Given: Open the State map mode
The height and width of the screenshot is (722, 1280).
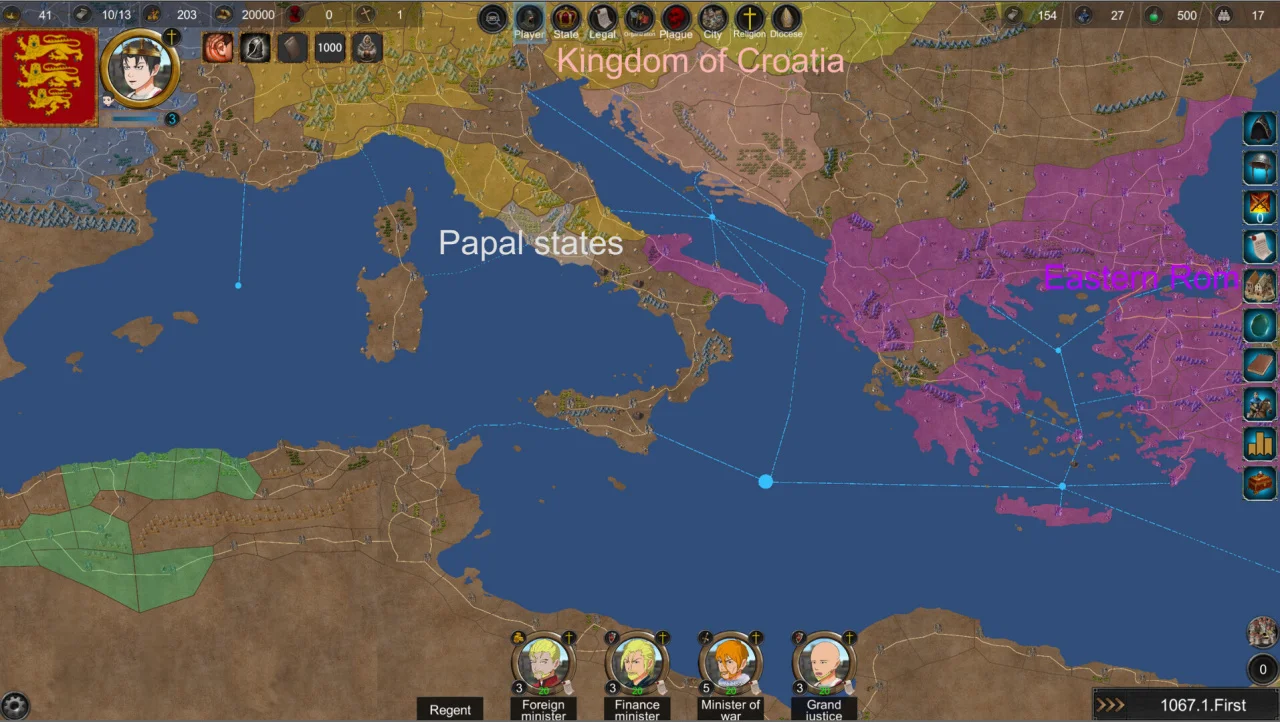Looking at the screenshot, I should click(x=566, y=19).
